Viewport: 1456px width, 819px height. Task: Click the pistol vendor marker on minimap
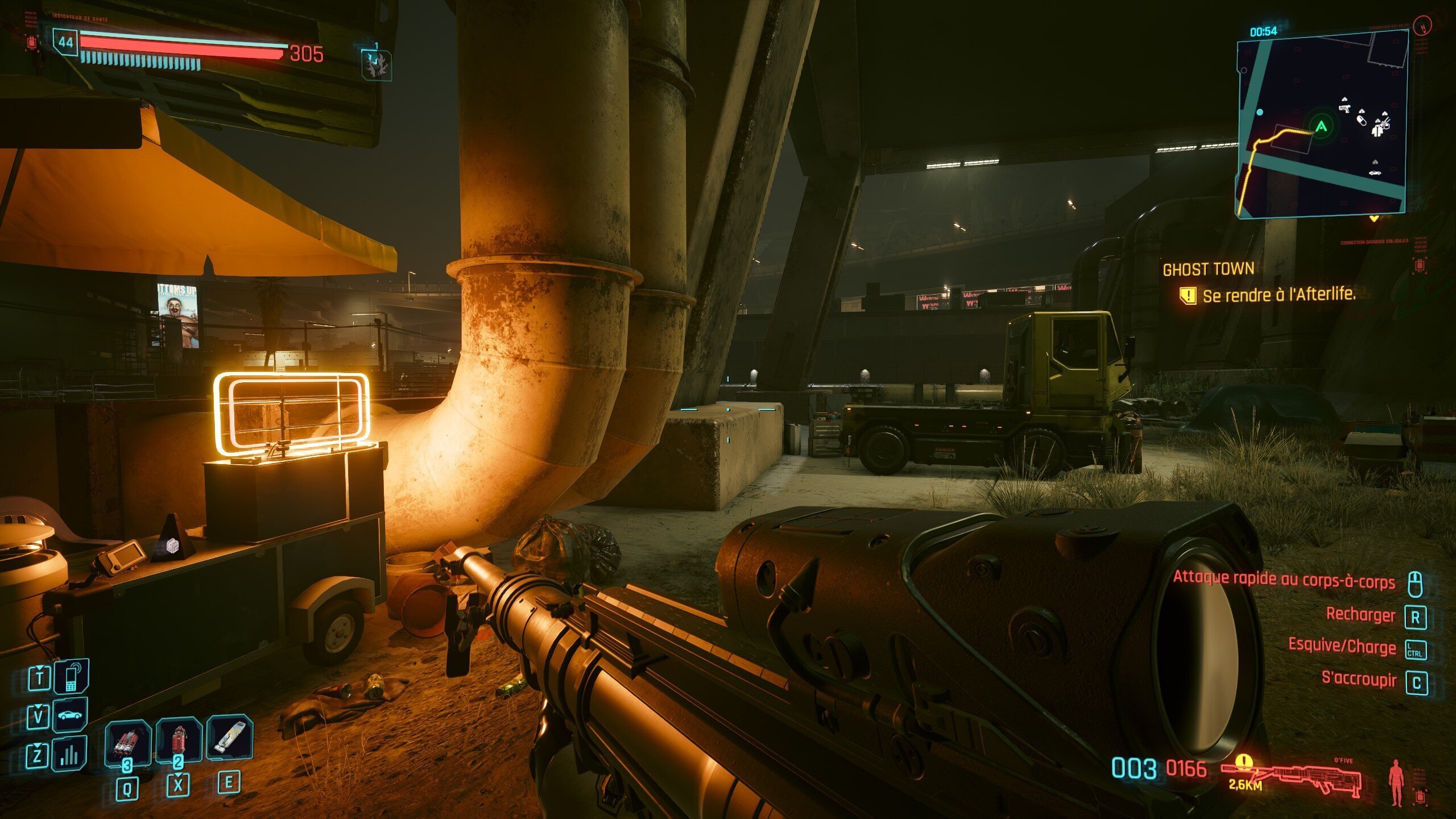(x=1344, y=108)
